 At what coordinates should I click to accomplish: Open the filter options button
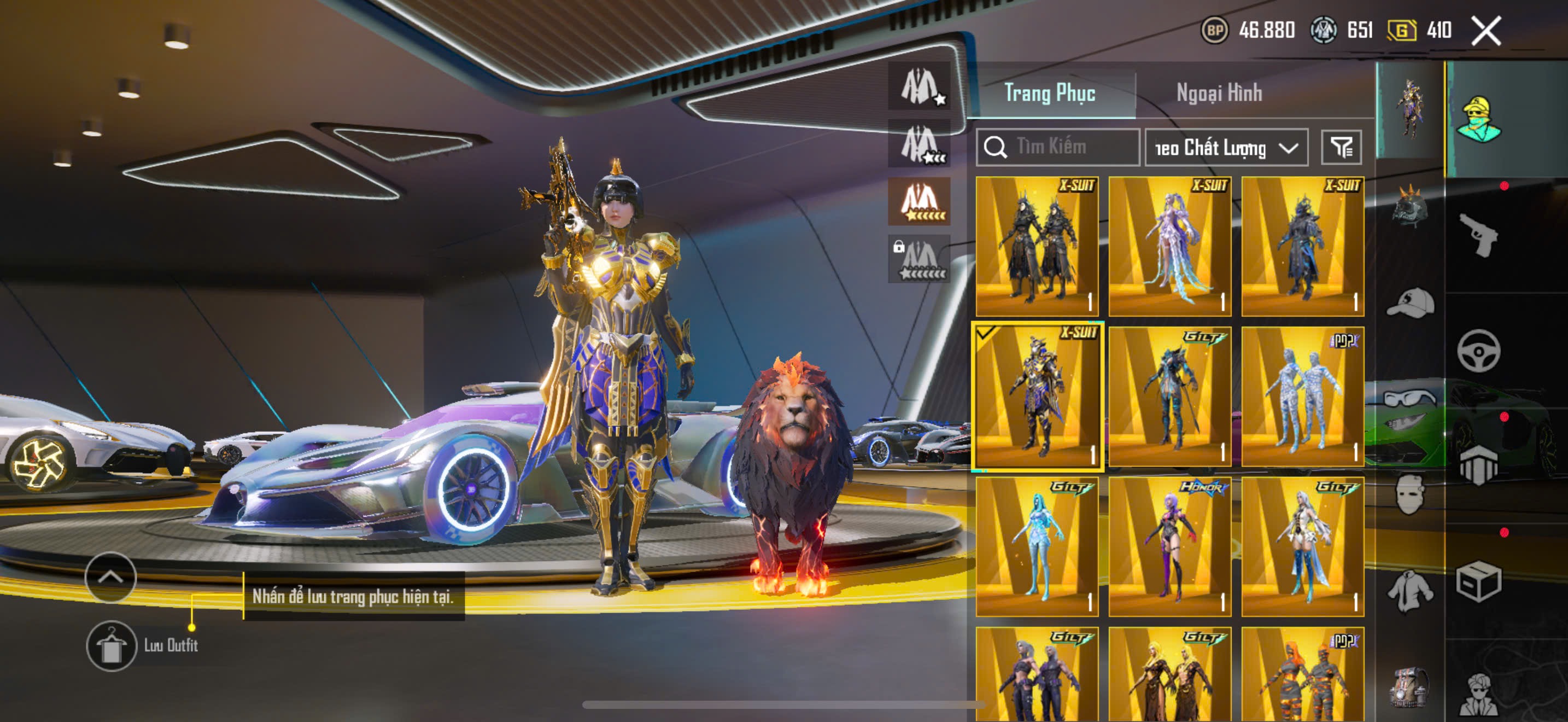pyautogui.click(x=1341, y=147)
